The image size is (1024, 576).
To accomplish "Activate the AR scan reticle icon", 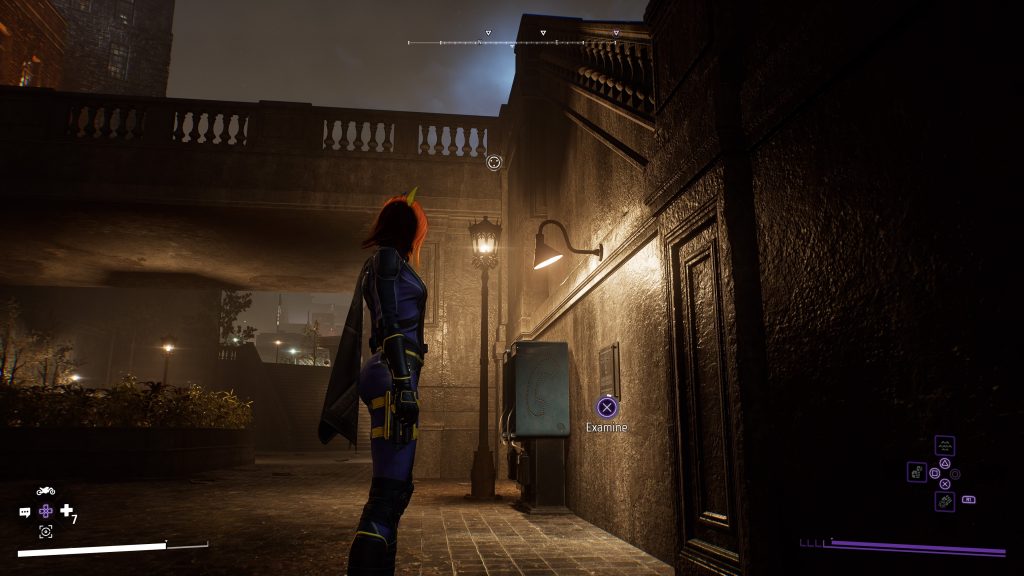I will pos(45,531).
